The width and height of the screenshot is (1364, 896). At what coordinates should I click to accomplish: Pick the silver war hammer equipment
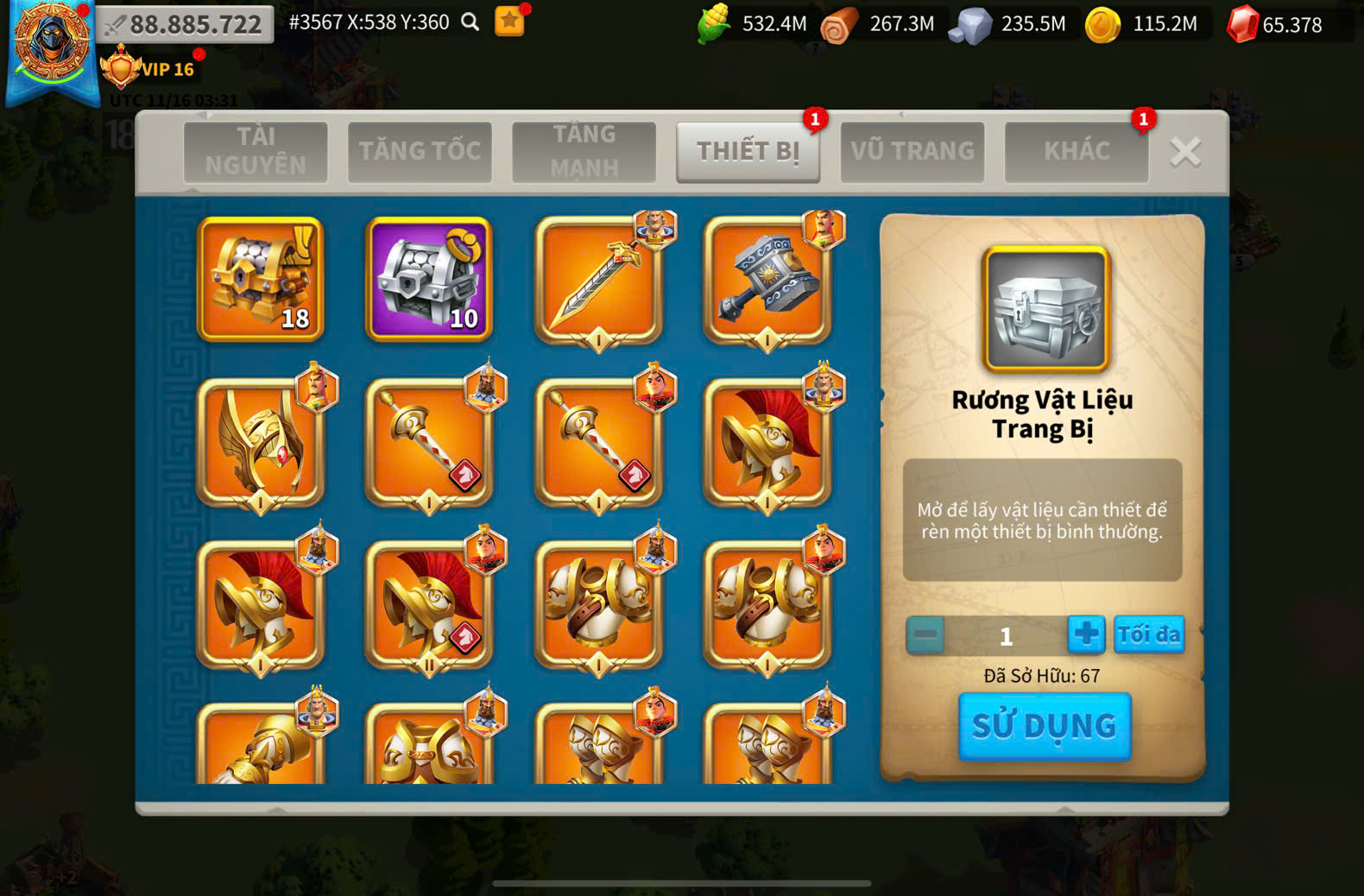pos(767,280)
